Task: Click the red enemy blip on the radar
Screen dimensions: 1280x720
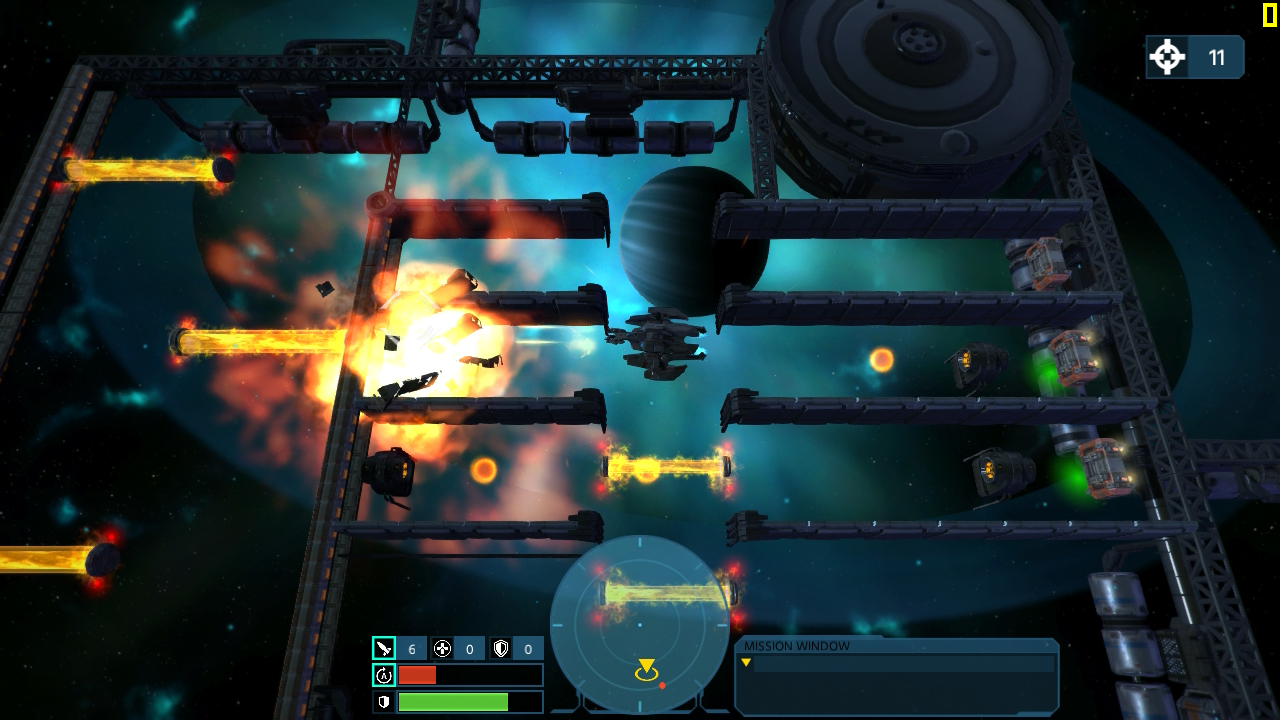Action: coord(662,686)
